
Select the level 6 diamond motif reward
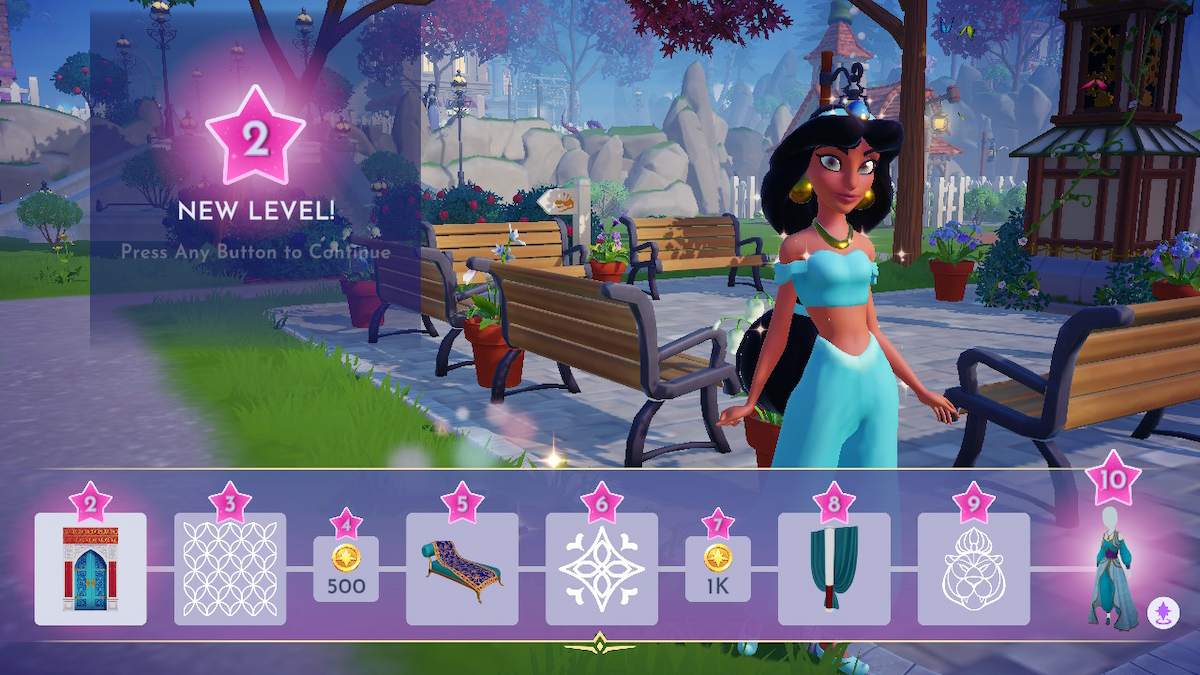coord(601,569)
